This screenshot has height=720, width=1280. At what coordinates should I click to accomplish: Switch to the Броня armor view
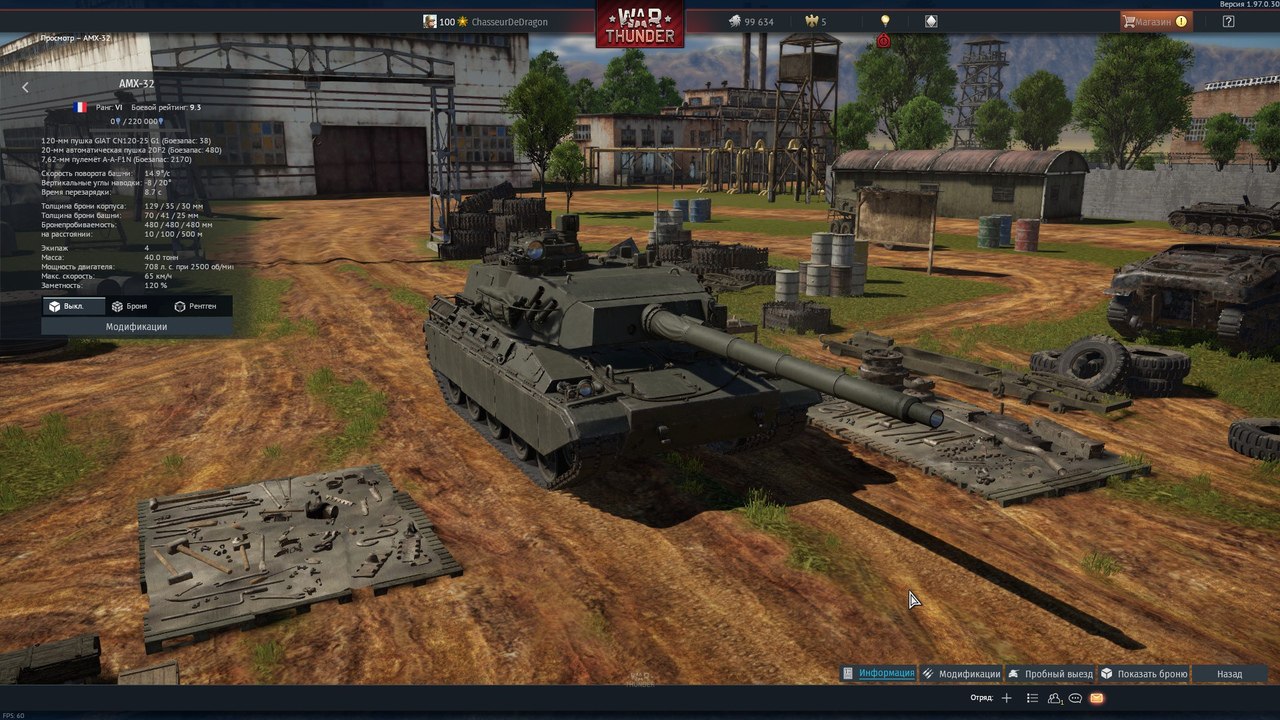(130, 306)
